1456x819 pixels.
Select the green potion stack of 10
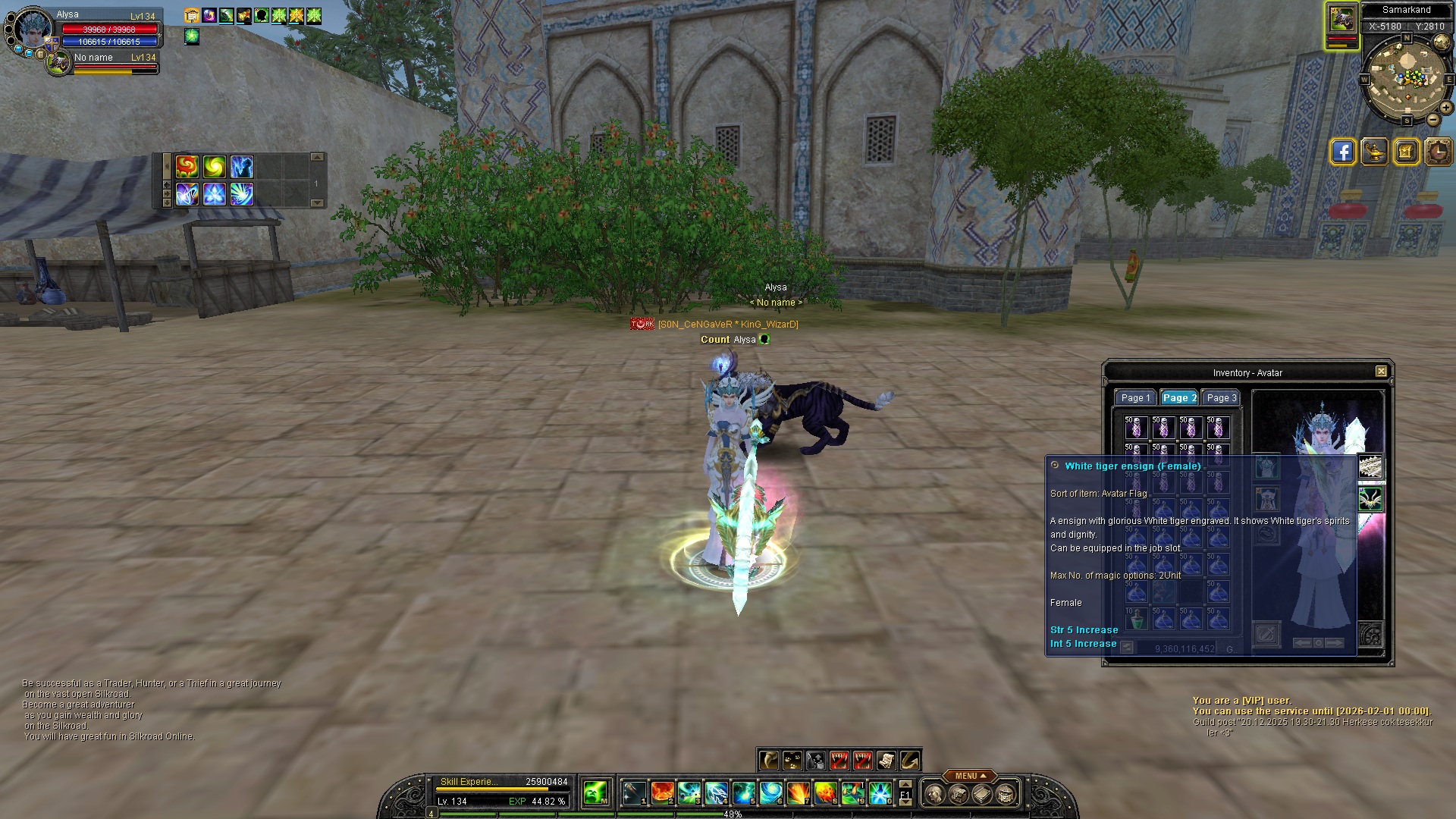pyautogui.click(x=1136, y=619)
